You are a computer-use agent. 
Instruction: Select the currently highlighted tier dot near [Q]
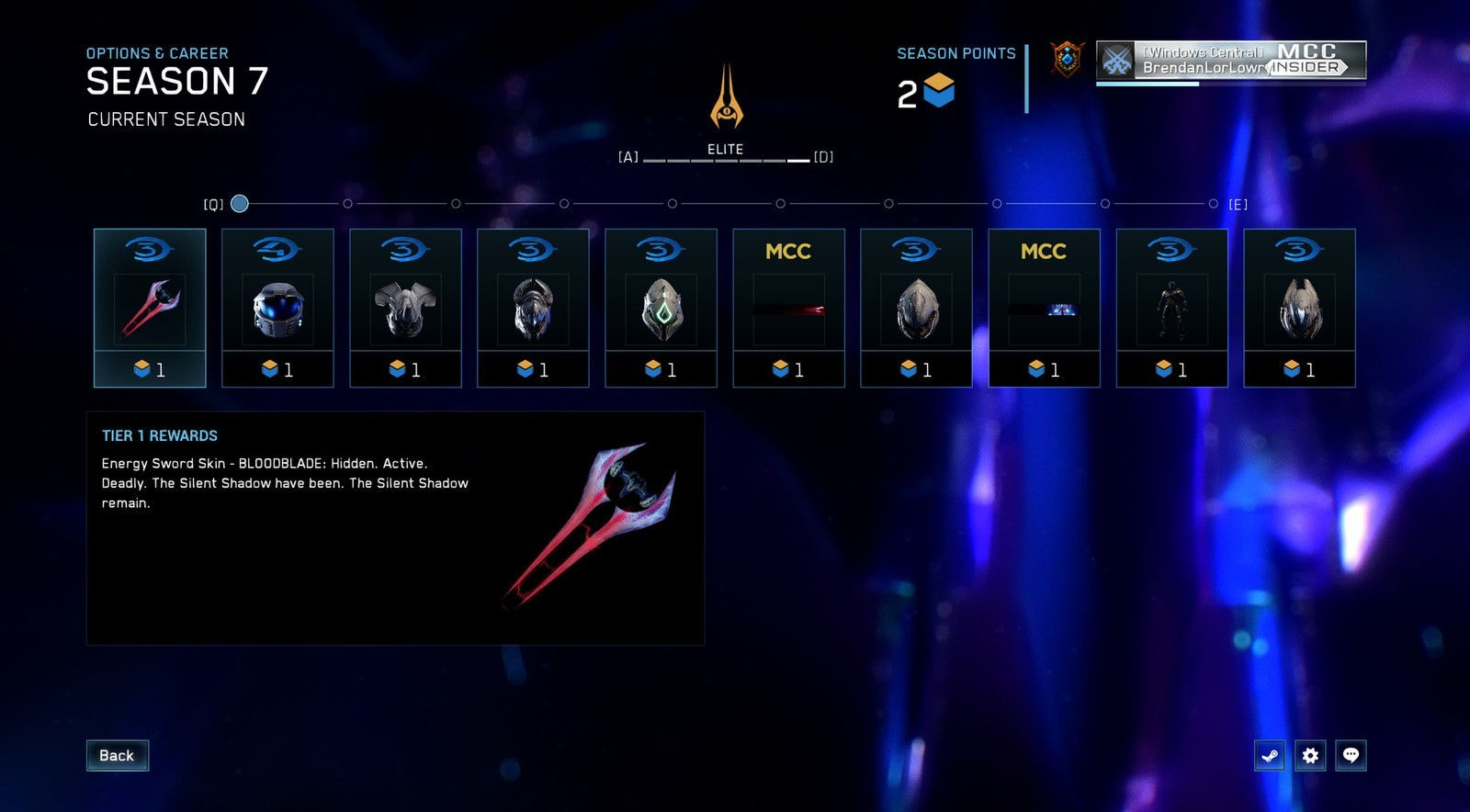pos(240,202)
